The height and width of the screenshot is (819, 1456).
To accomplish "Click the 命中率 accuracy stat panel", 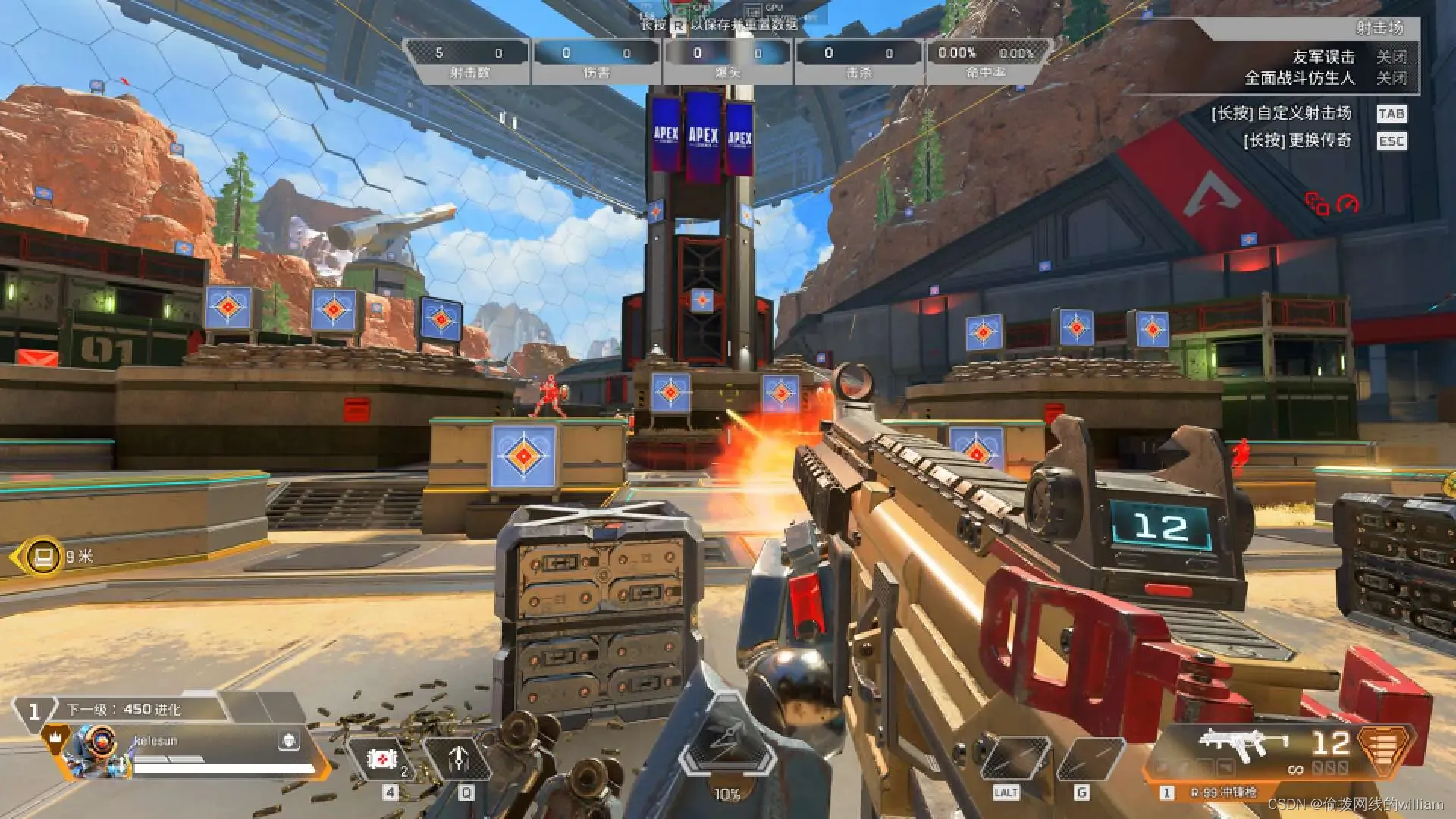I will click(986, 61).
